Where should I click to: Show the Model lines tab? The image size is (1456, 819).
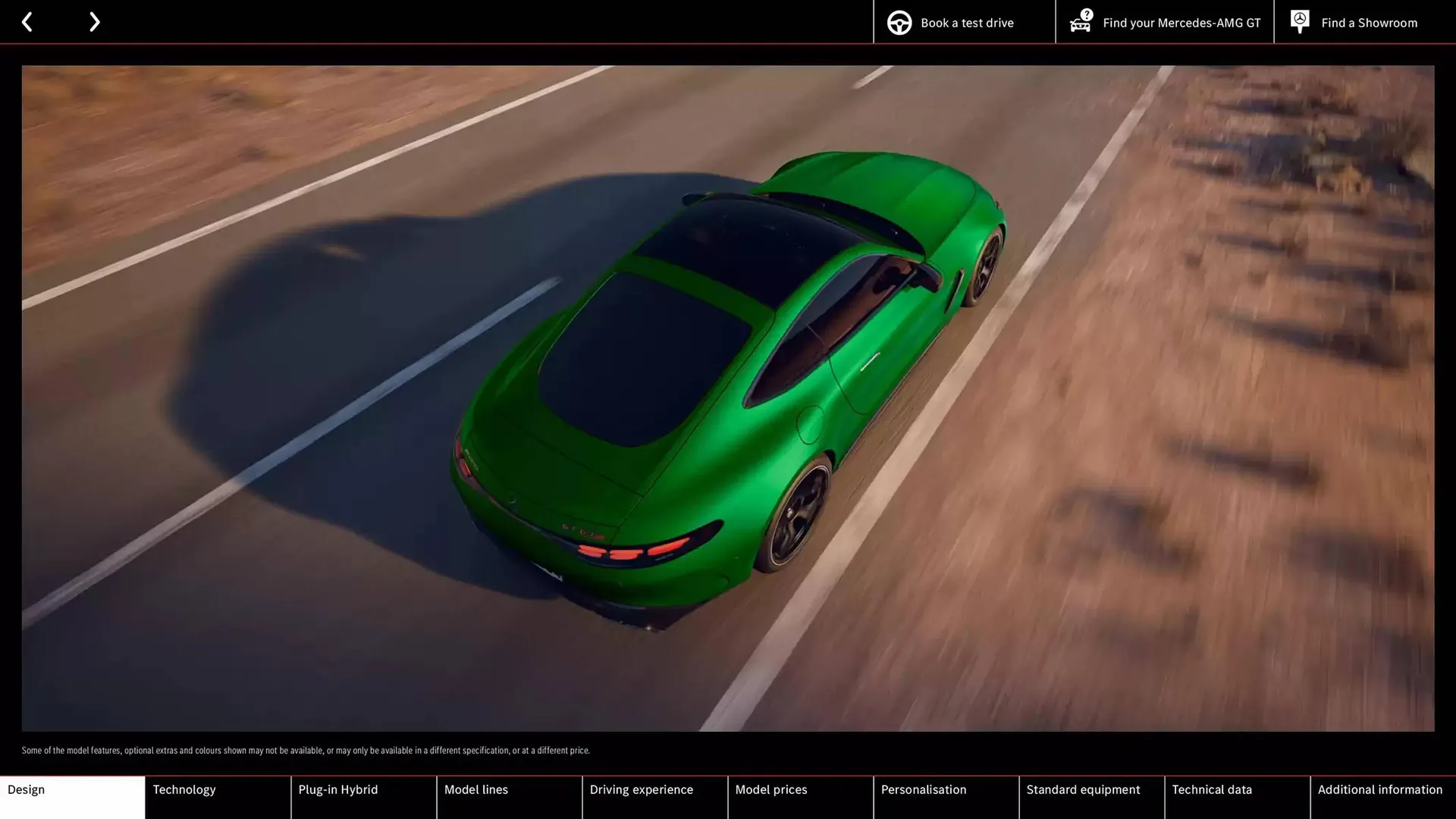[x=509, y=796]
